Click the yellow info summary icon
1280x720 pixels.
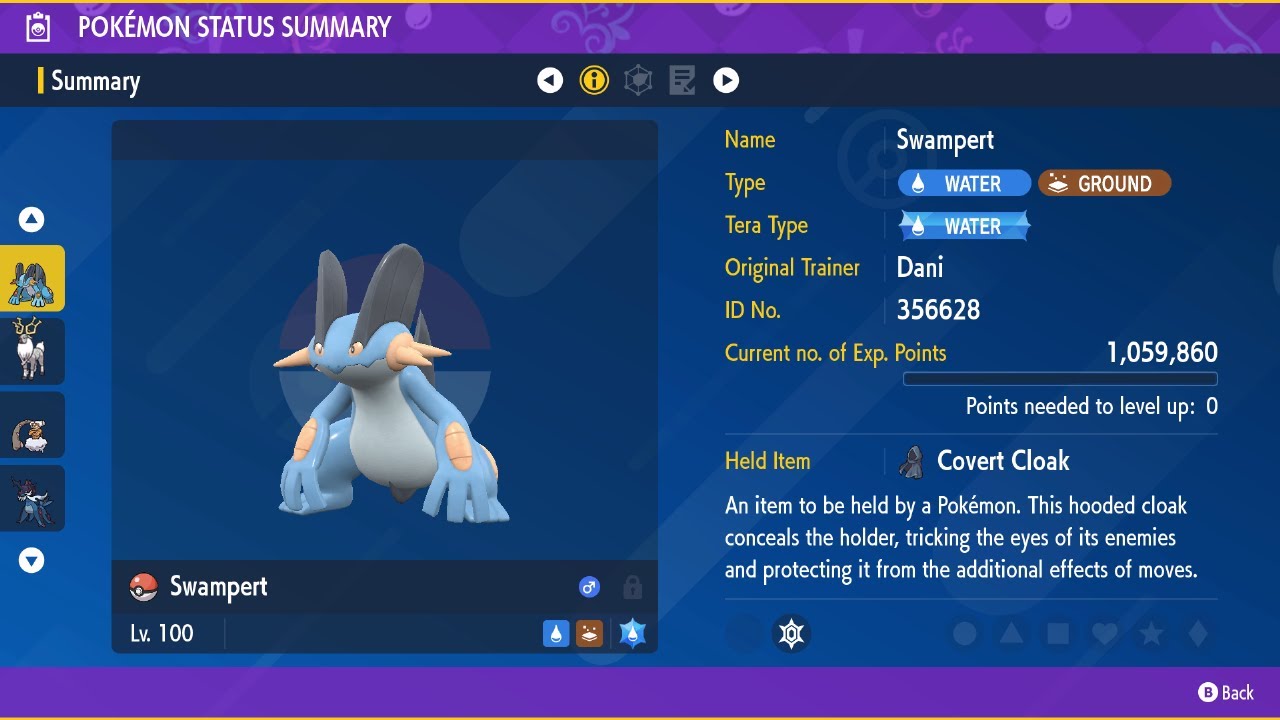[594, 80]
